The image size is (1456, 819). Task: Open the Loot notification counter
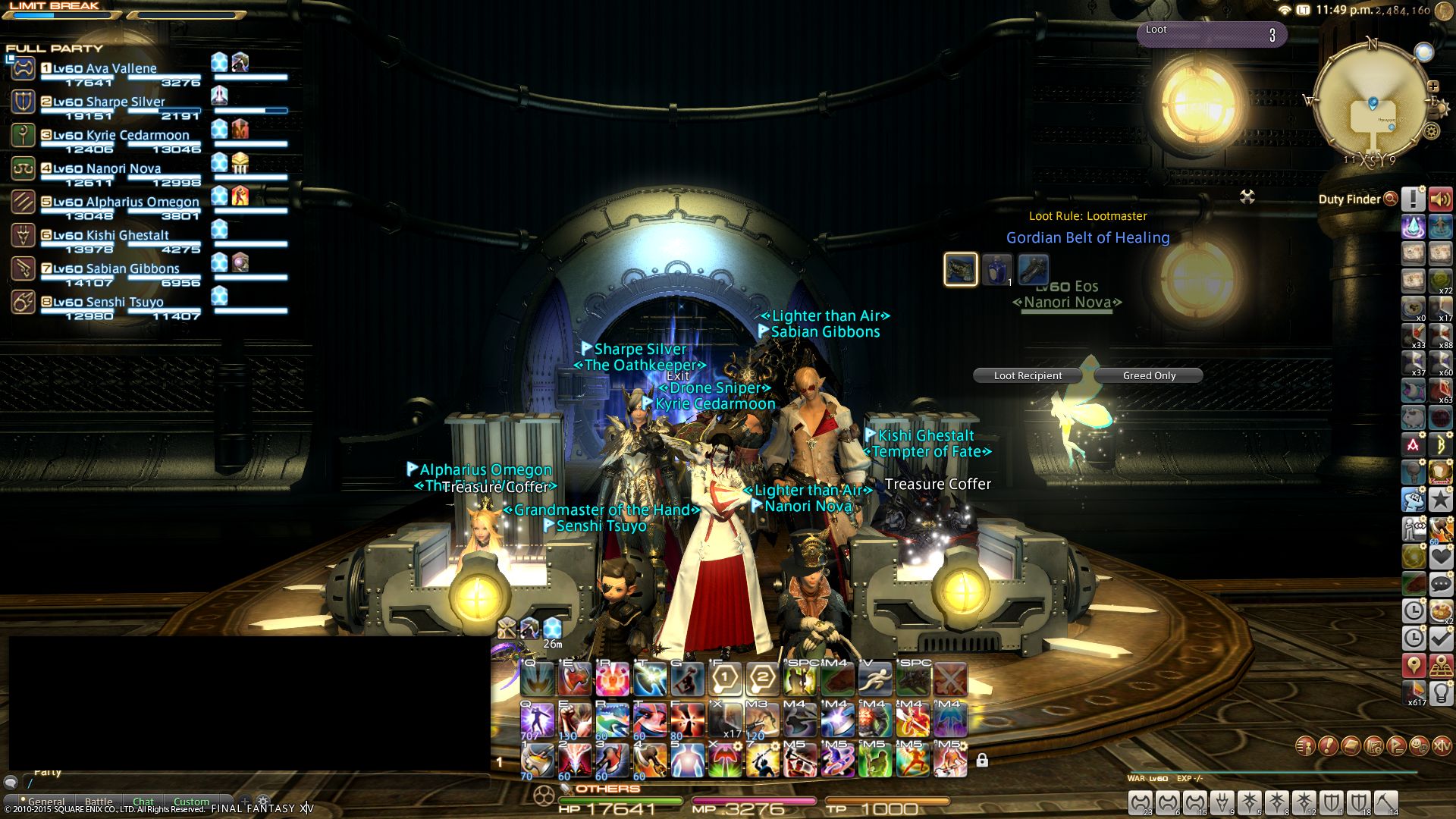[x=1211, y=34]
